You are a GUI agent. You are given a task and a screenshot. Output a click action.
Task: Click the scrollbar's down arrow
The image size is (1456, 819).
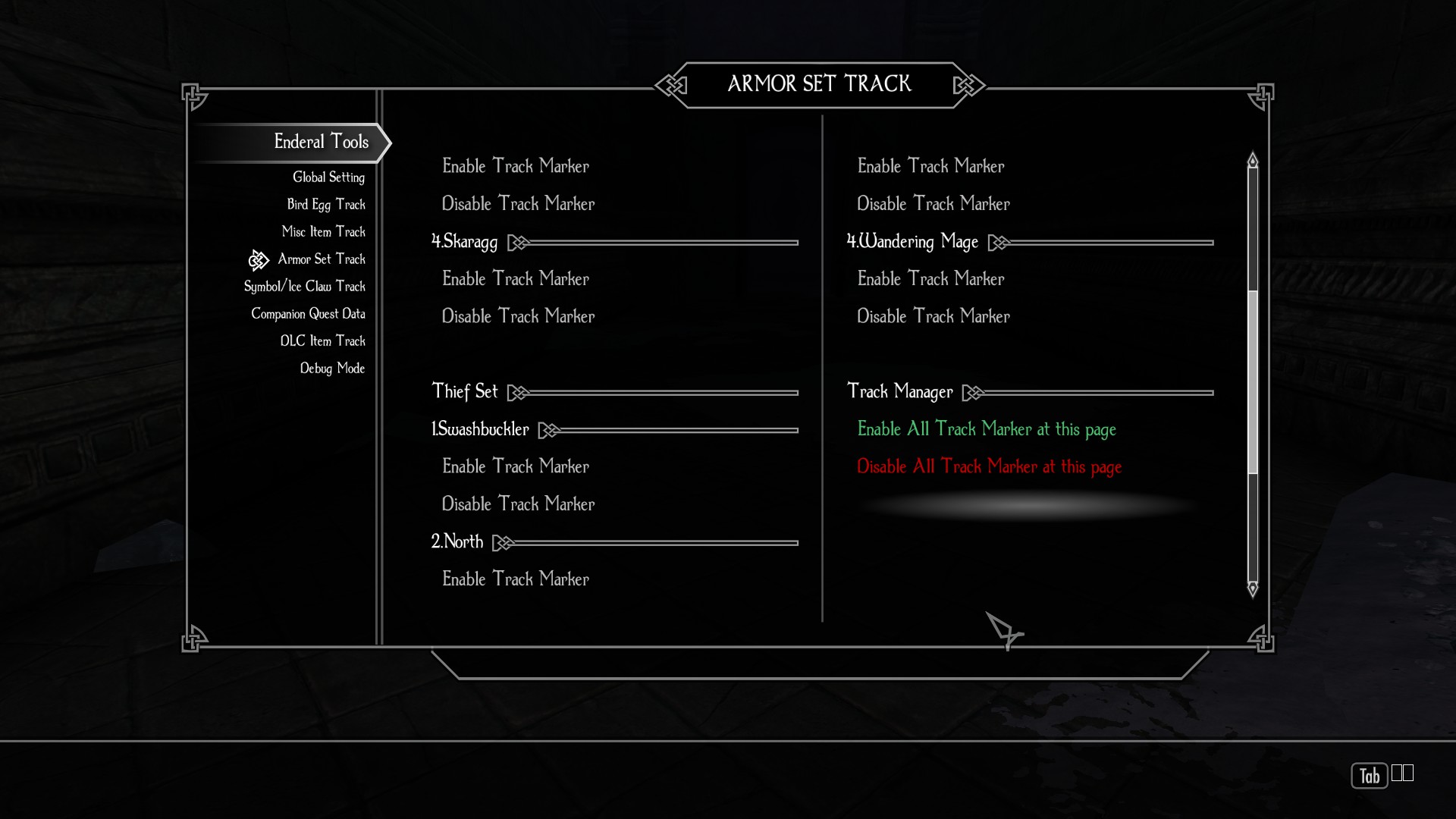click(1253, 589)
